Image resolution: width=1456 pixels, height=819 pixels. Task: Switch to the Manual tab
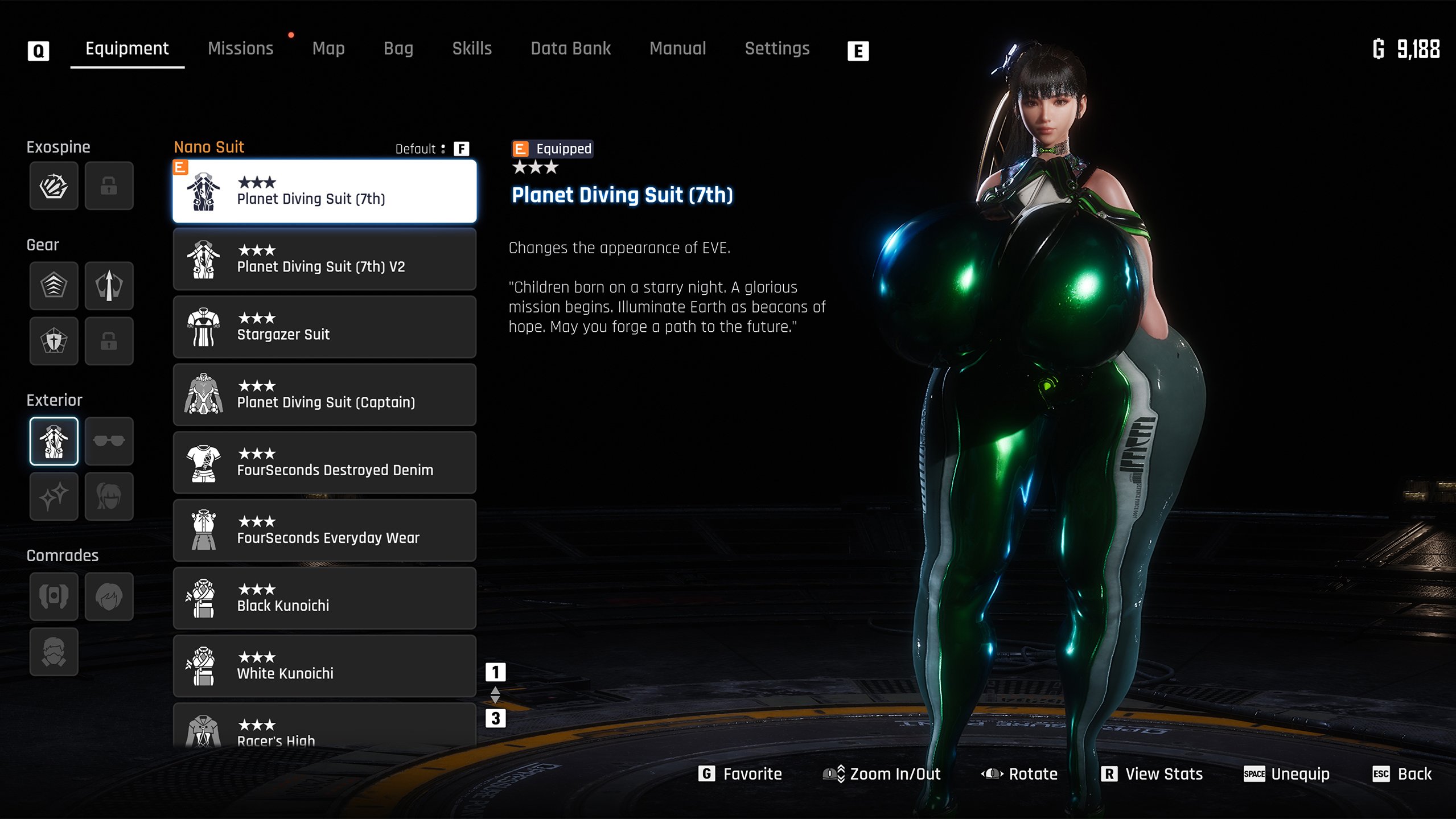pos(677,49)
